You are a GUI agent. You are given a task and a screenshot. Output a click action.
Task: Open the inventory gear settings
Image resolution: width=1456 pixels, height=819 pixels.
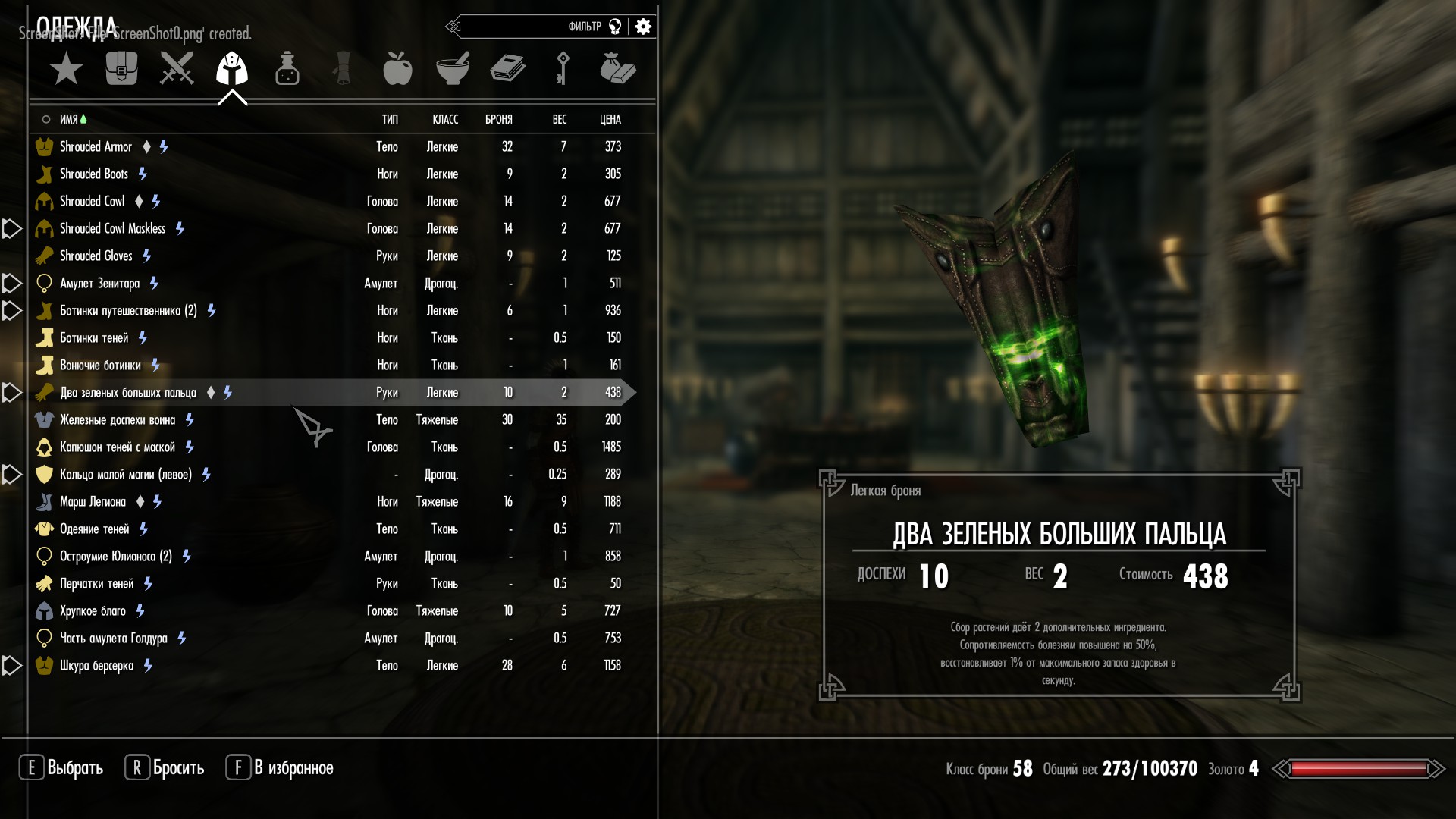click(644, 27)
